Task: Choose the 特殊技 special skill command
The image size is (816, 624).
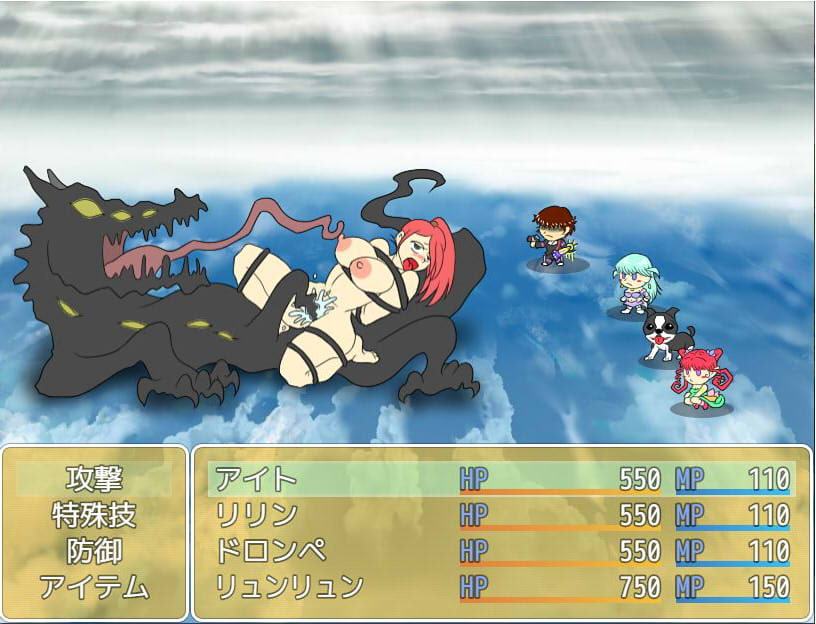Action: 94,515
